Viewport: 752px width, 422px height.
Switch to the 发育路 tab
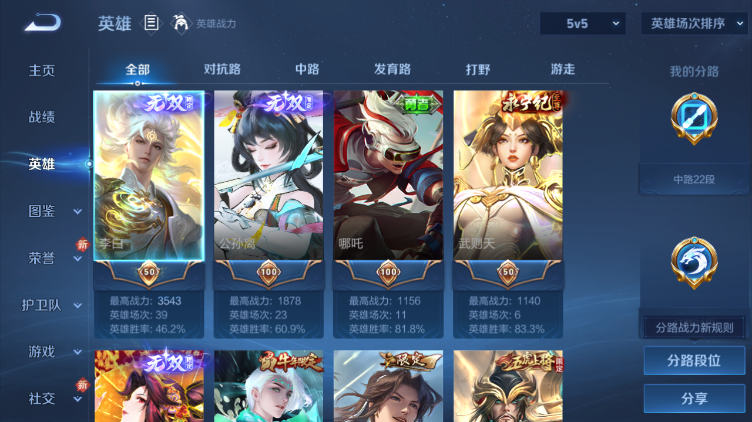[392, 69]
